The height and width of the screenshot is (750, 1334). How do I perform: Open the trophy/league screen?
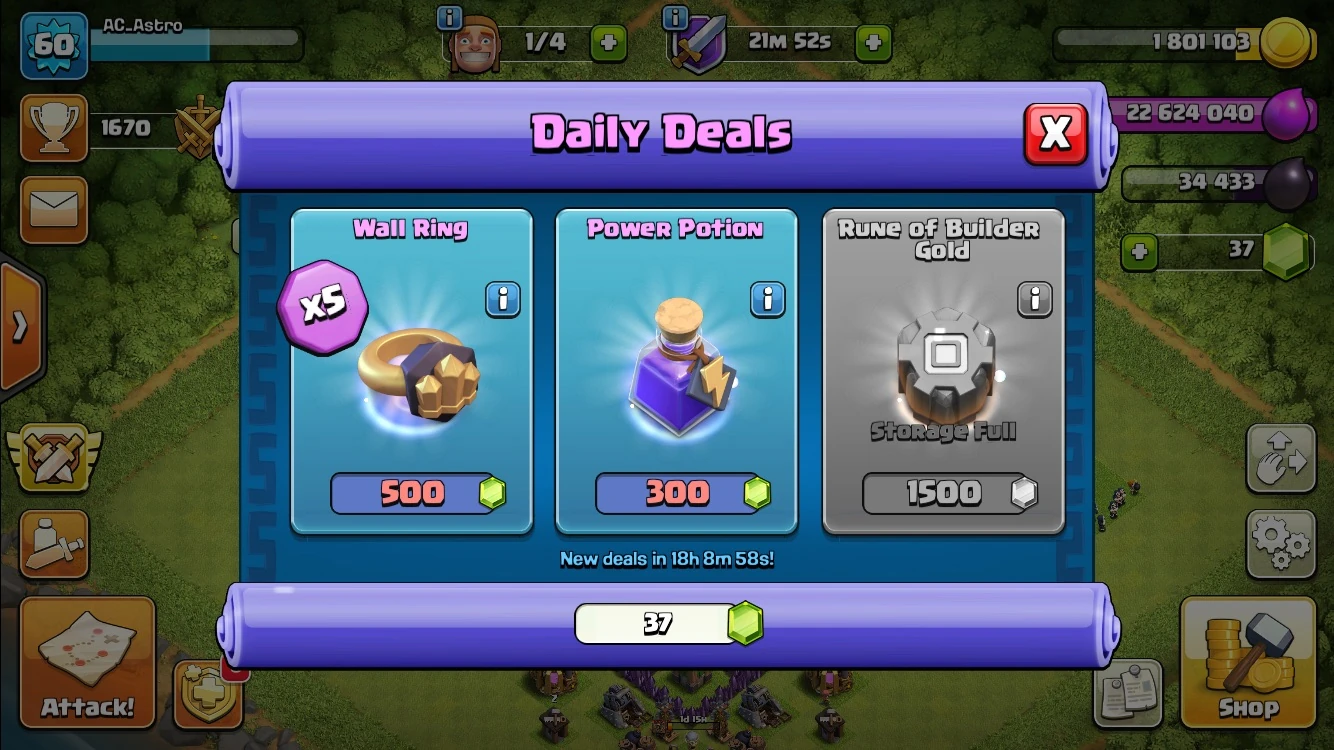tap(54, 128)
